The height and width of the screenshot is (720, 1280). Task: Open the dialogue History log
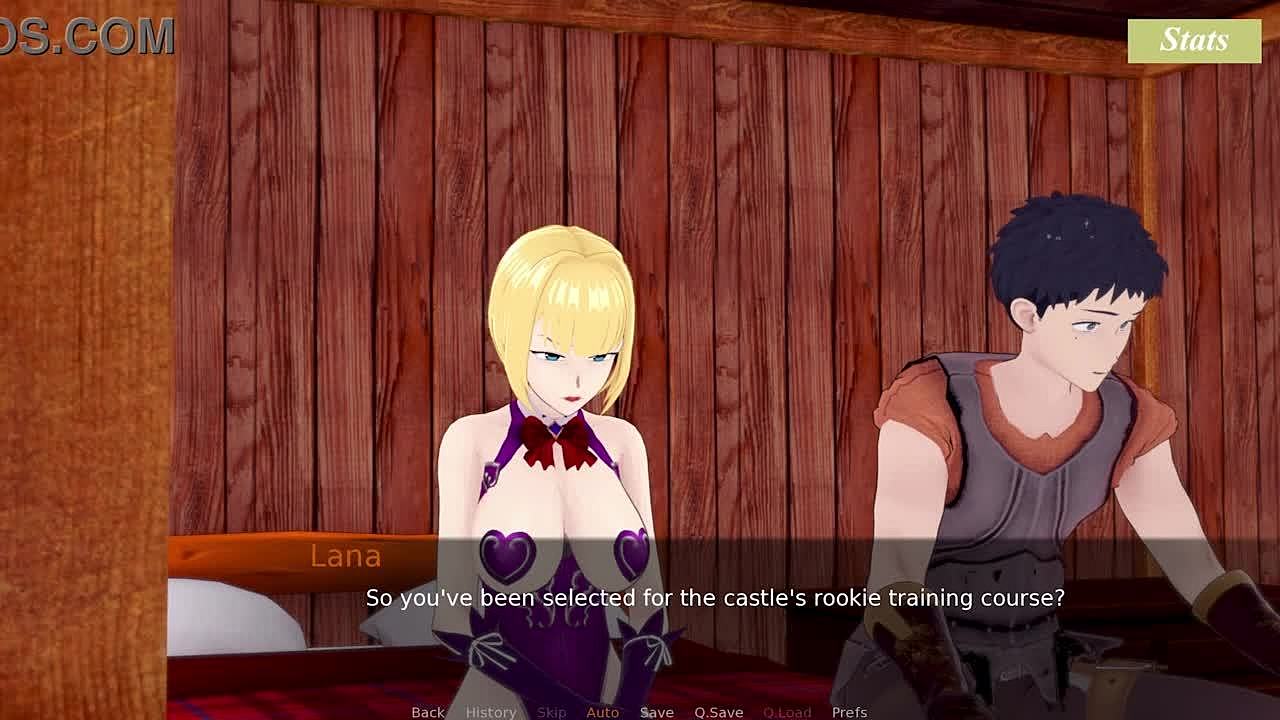click(x=490, y=712)
